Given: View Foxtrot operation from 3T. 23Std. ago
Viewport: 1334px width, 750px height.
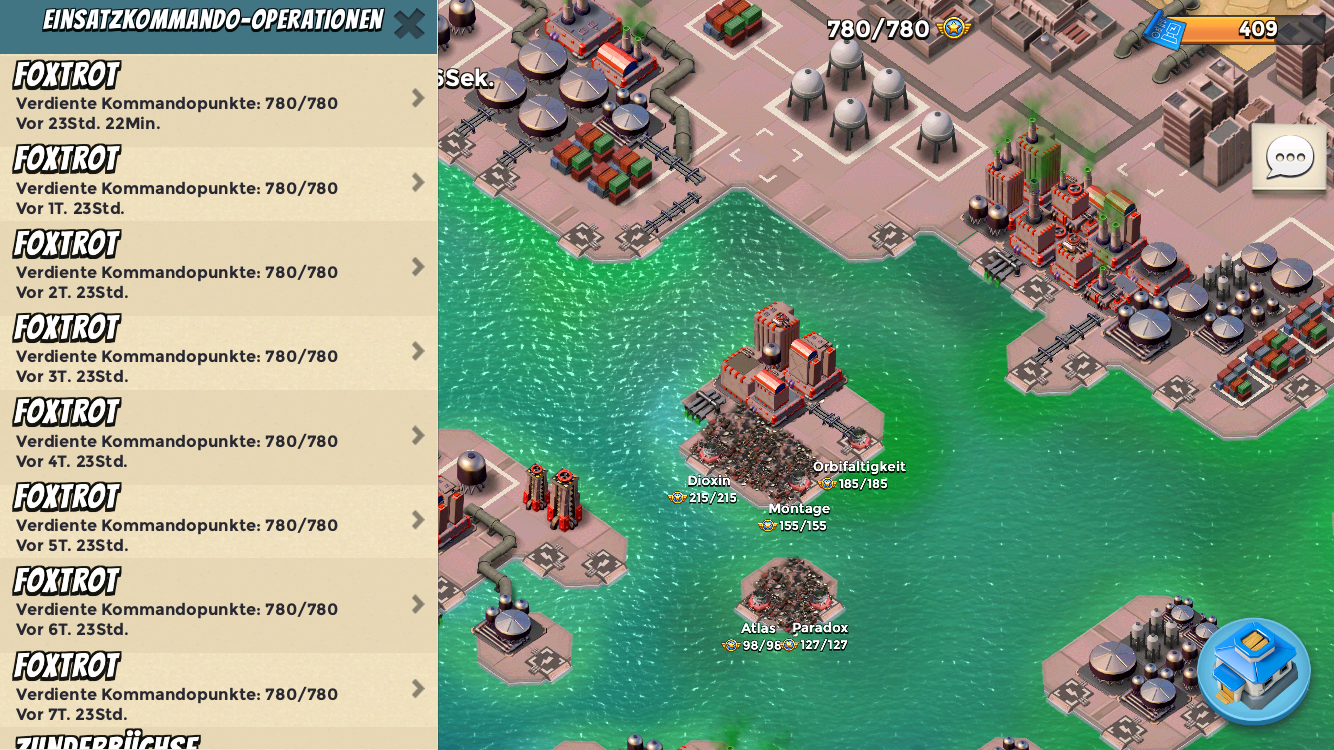Looking at the screenshot, I should [x=218, y=352].
